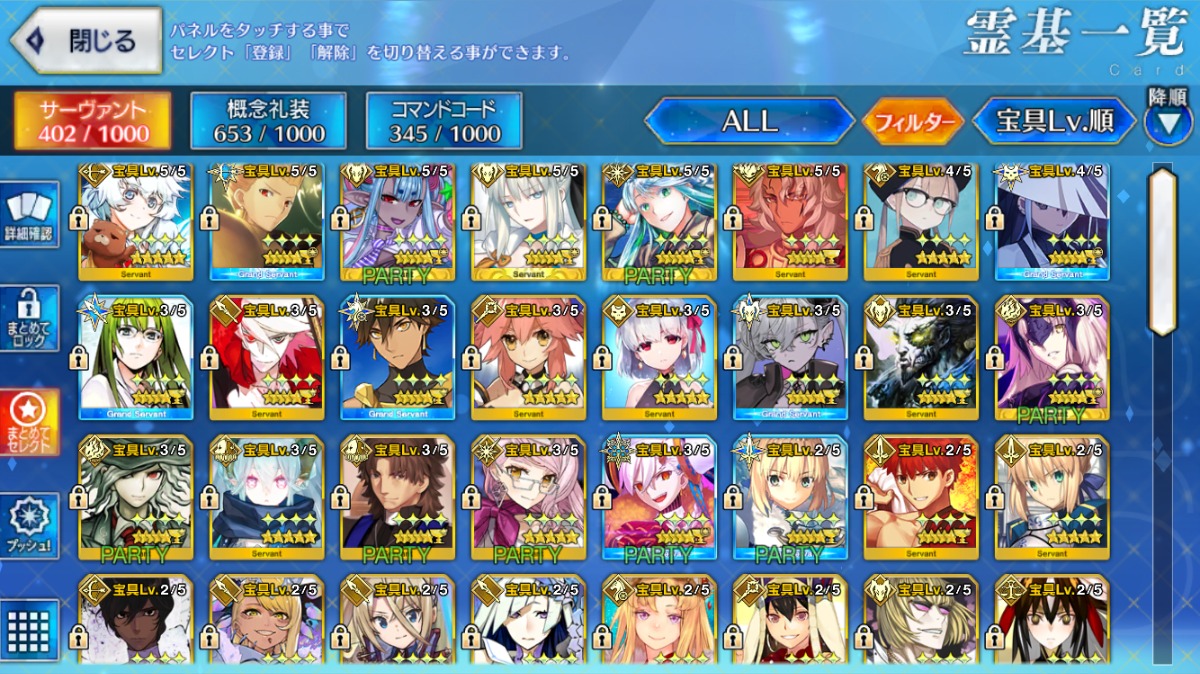Choose the blonde servant with glasses card

pyautogui.click(x=921, y=221)
